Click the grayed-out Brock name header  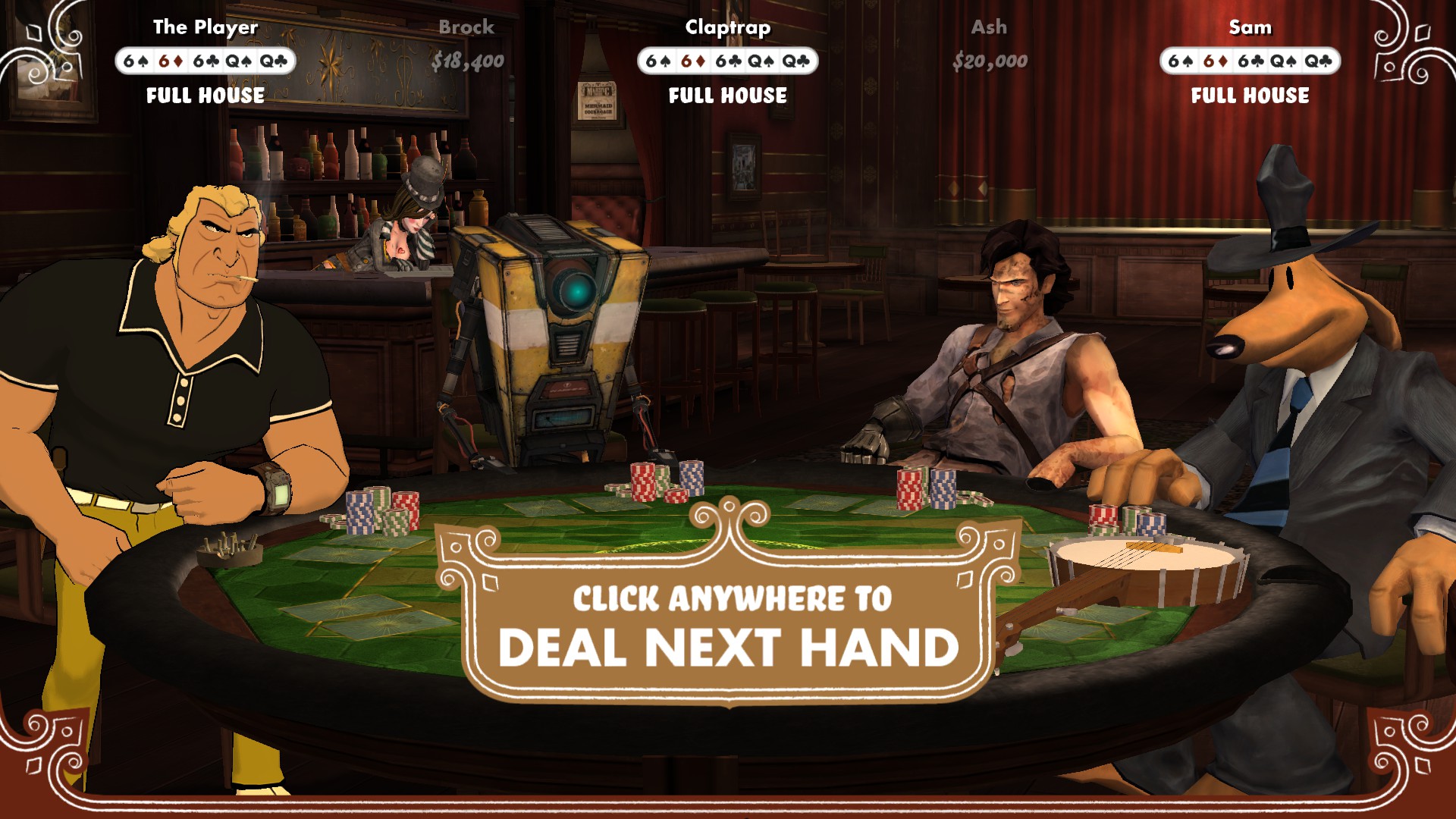(x=466, y=28)
